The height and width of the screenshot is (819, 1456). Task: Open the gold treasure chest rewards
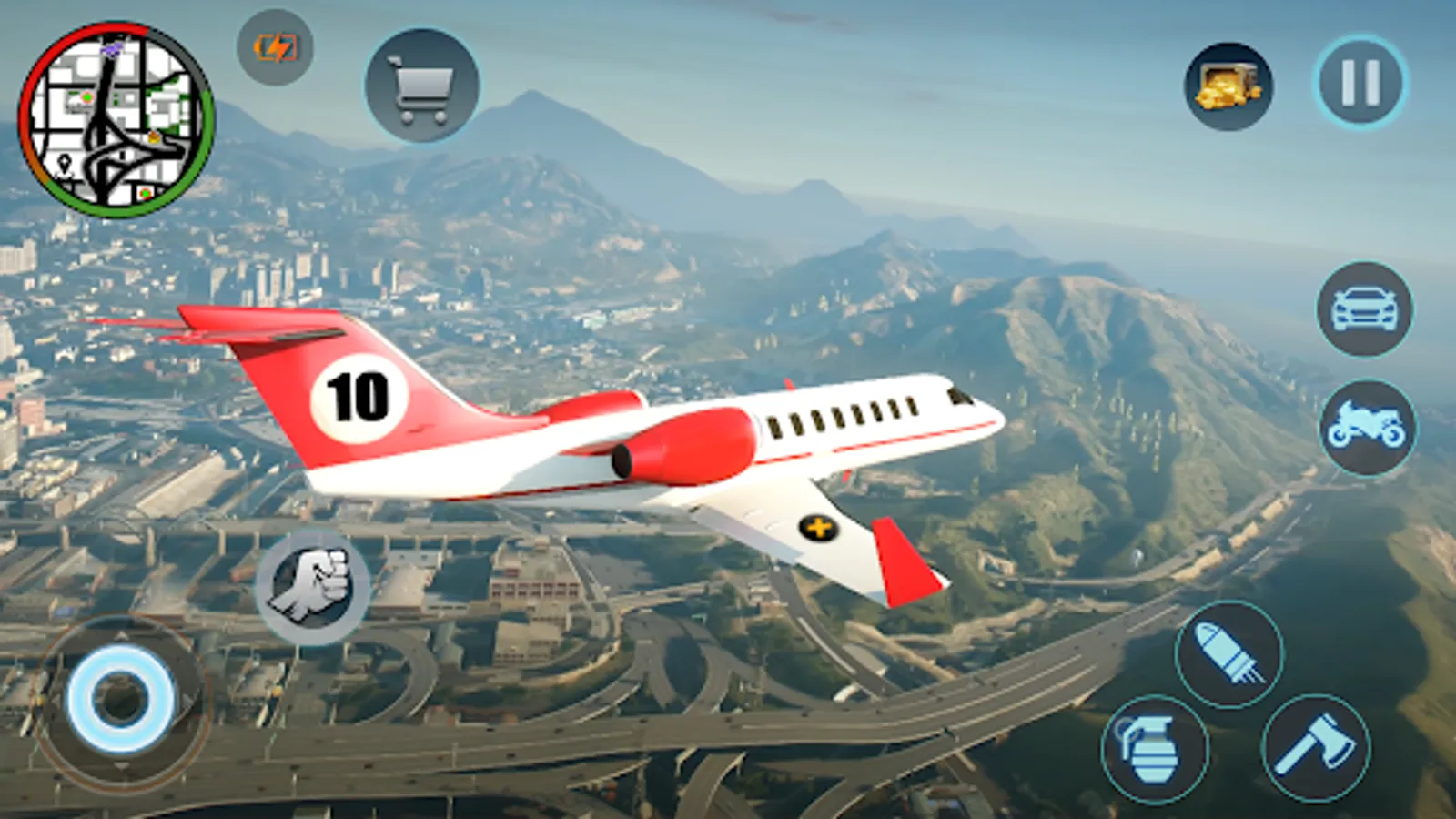pyautogui.click(x=1228, y=87)
